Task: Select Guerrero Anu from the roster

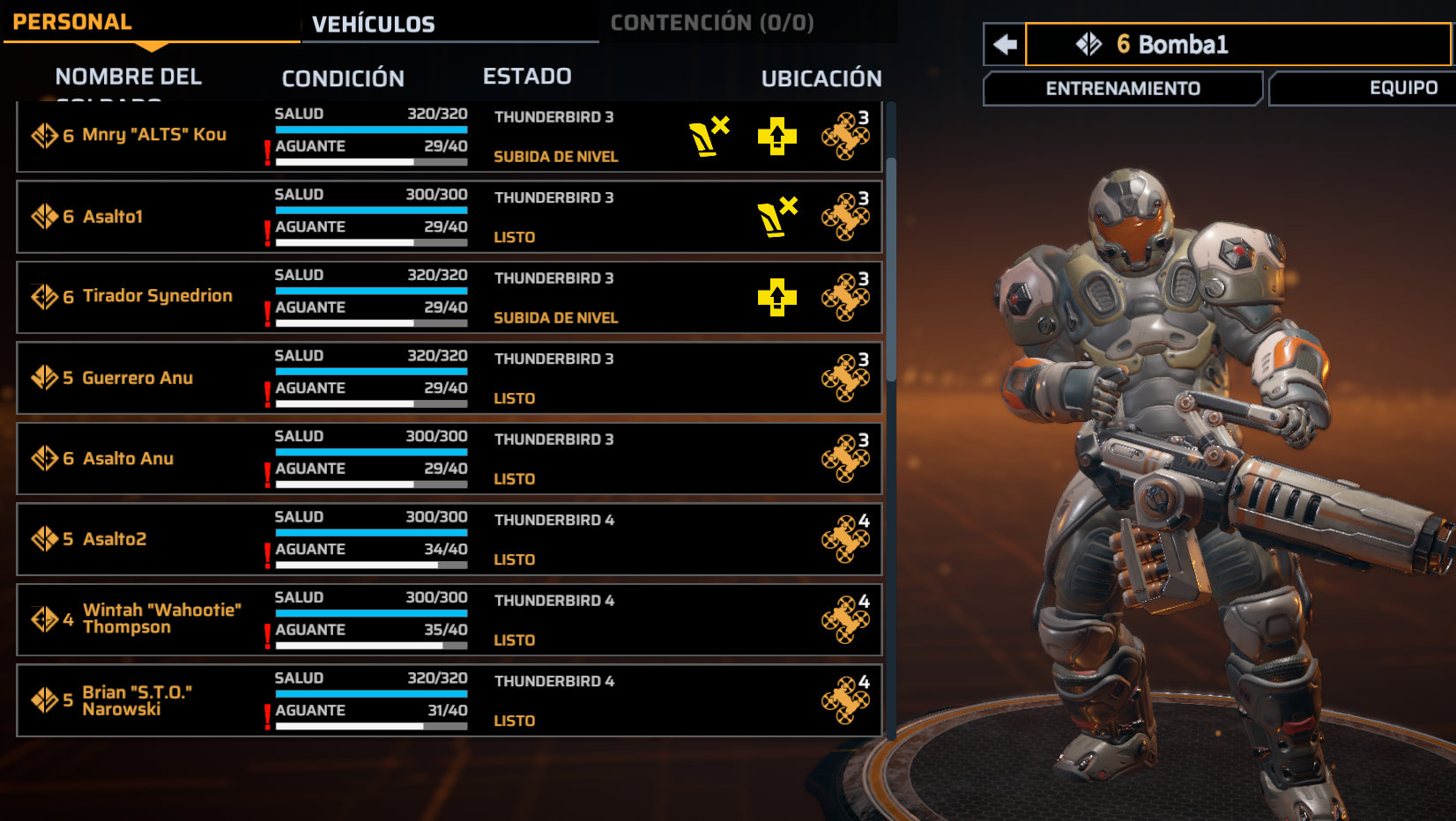Action: (137, 378)
